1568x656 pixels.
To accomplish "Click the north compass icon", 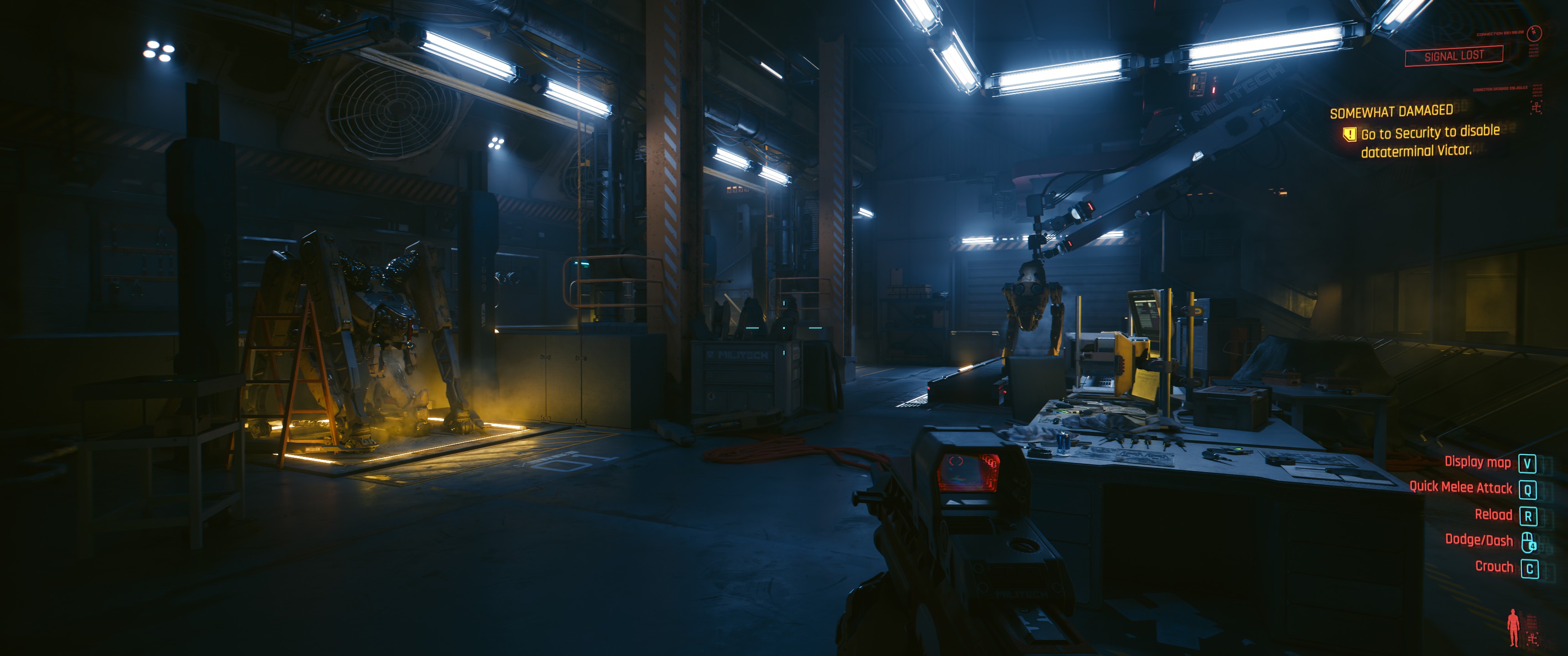I will [x=1535, y=32].
